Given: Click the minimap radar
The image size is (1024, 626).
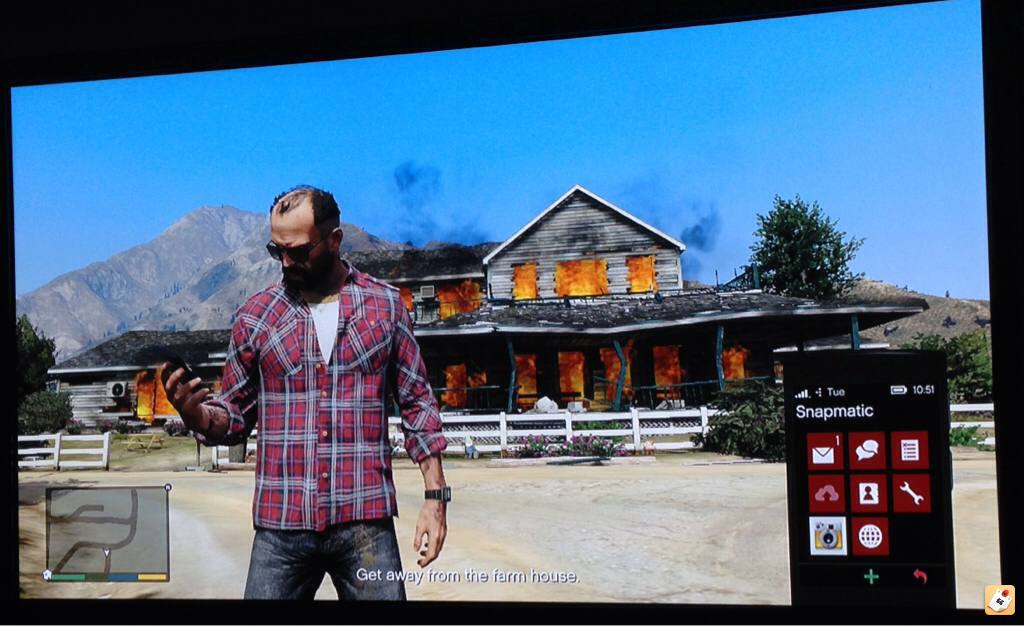Looking at the screenshot, I should (106, 530).
